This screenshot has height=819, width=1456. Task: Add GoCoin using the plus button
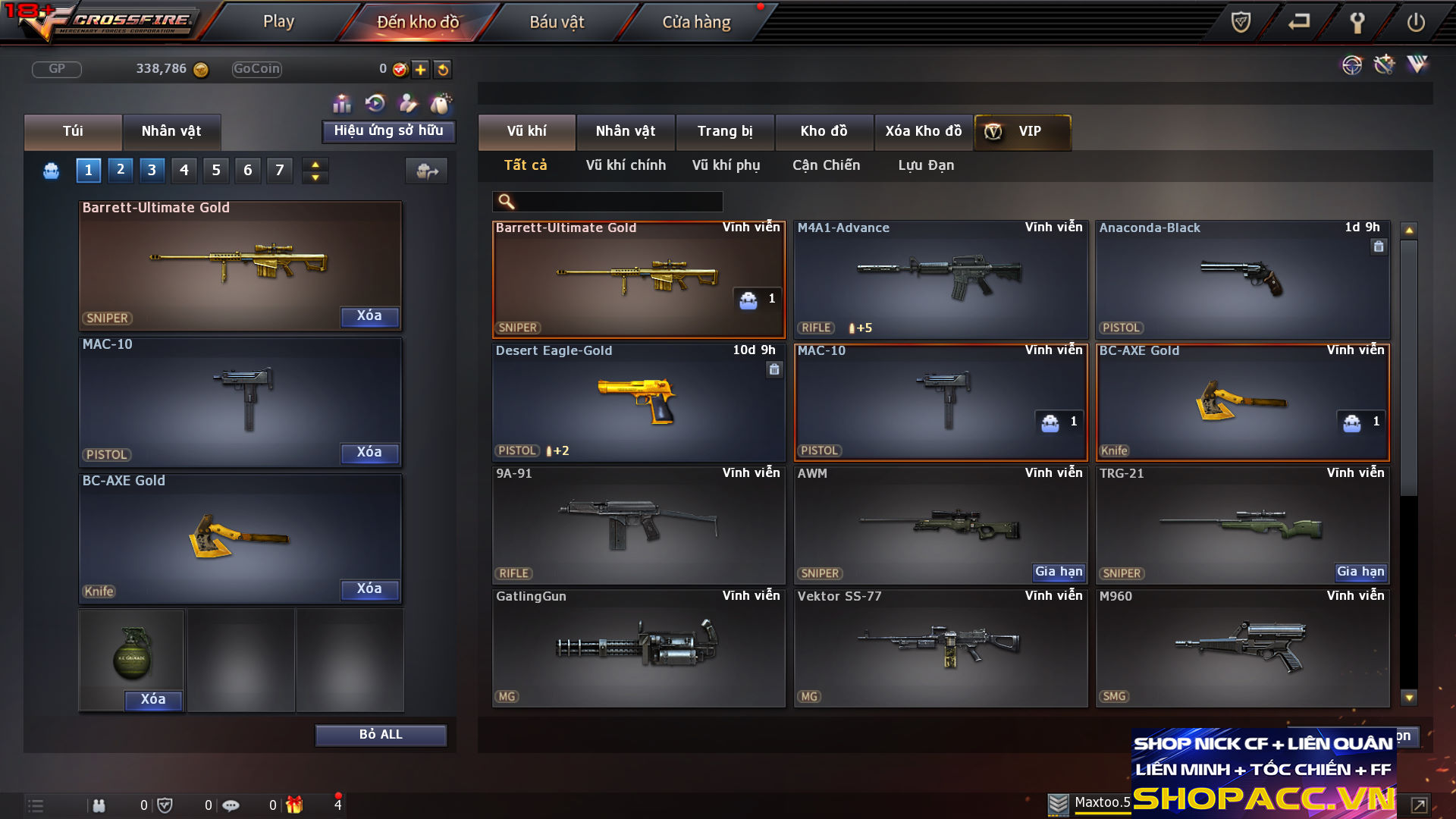(421, 70)
